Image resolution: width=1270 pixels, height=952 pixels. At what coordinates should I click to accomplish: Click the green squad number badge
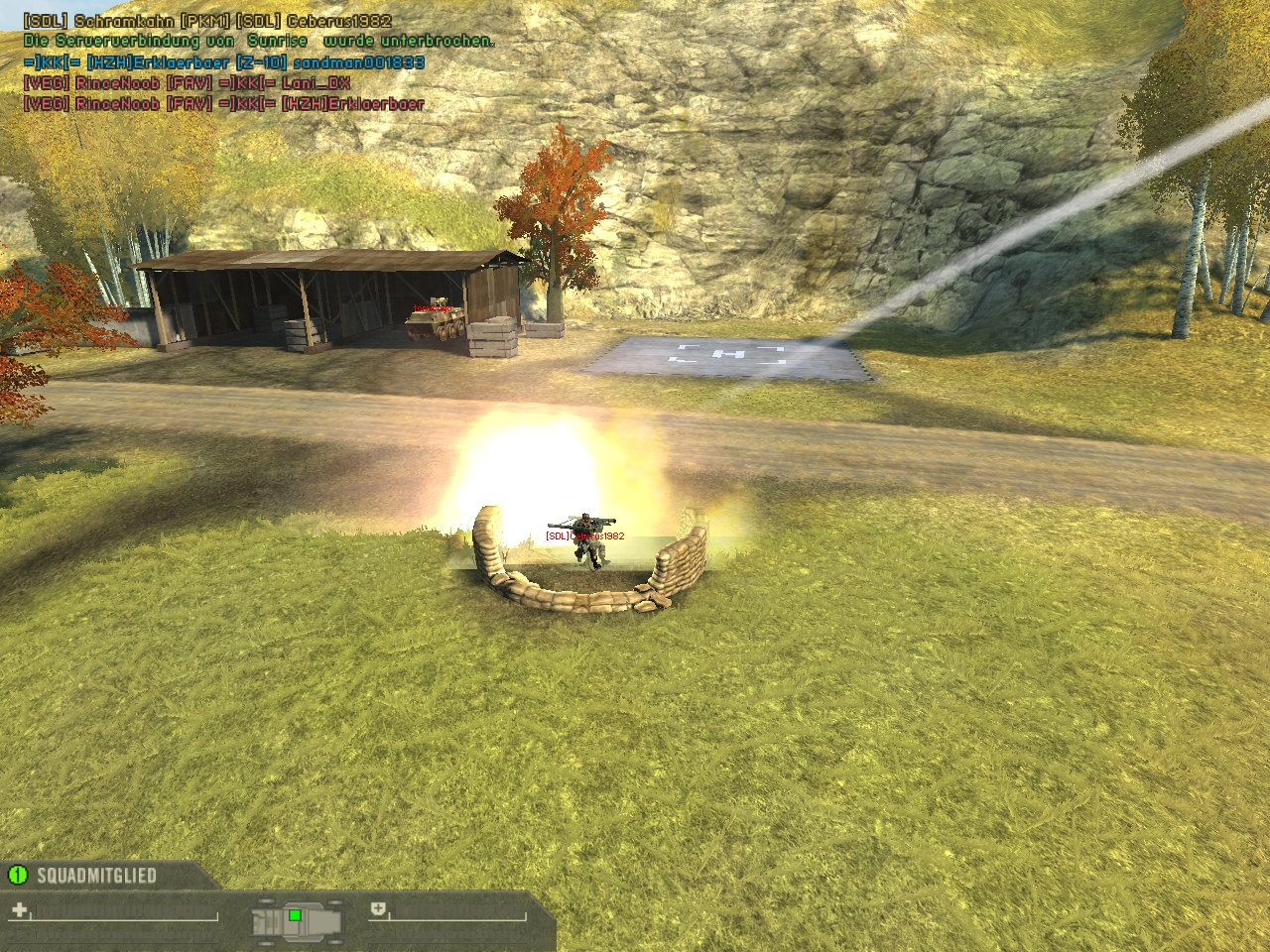17,875
